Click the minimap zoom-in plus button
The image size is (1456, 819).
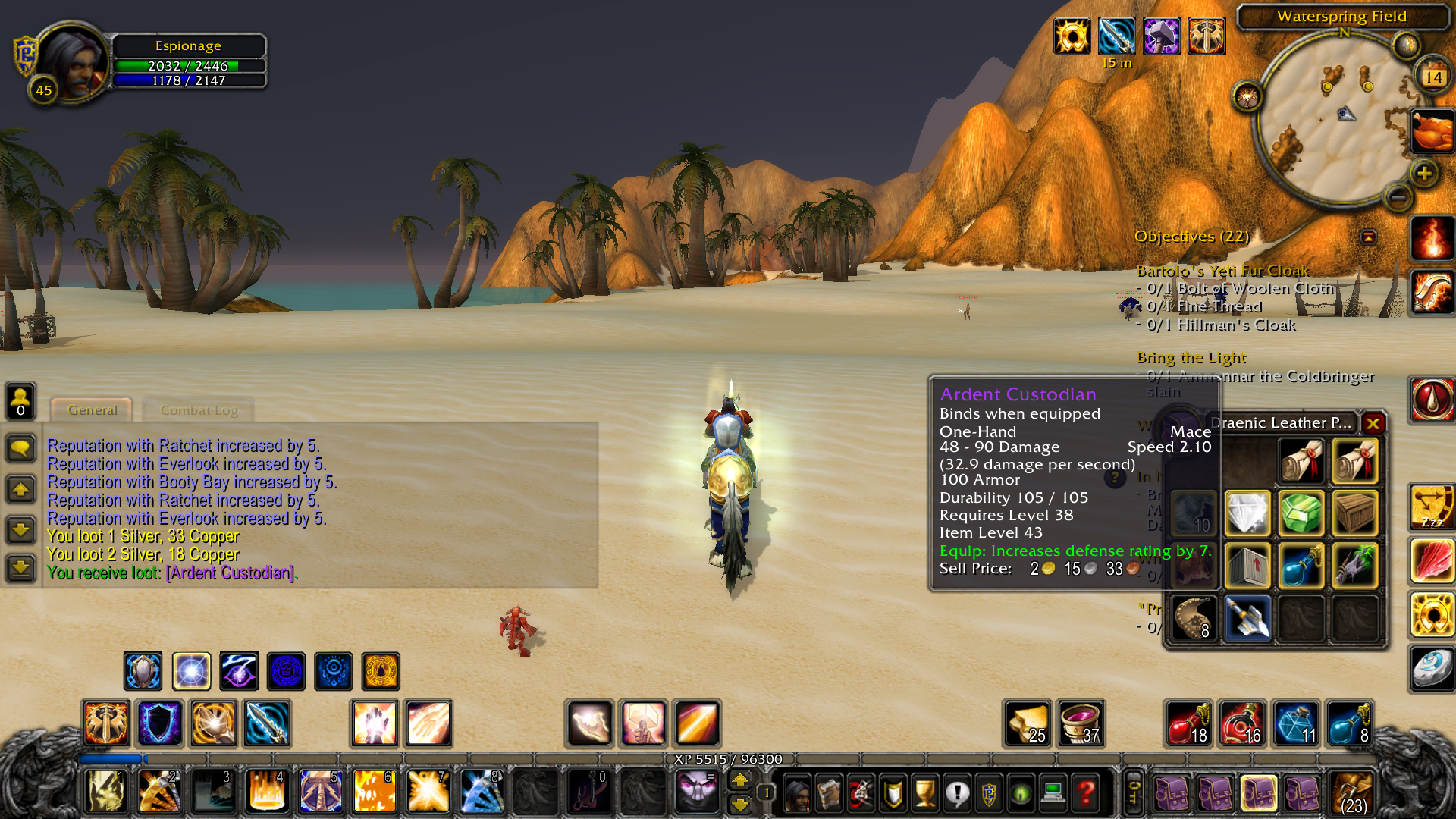(1424, 174)
